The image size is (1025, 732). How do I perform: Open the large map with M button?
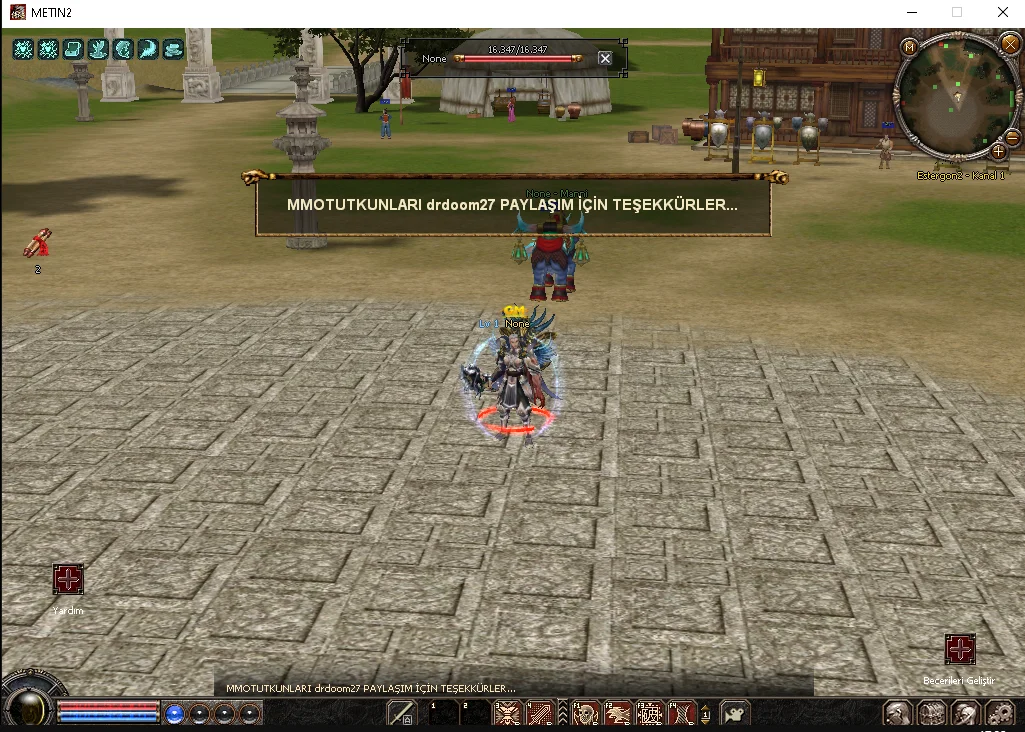[909, 47]
